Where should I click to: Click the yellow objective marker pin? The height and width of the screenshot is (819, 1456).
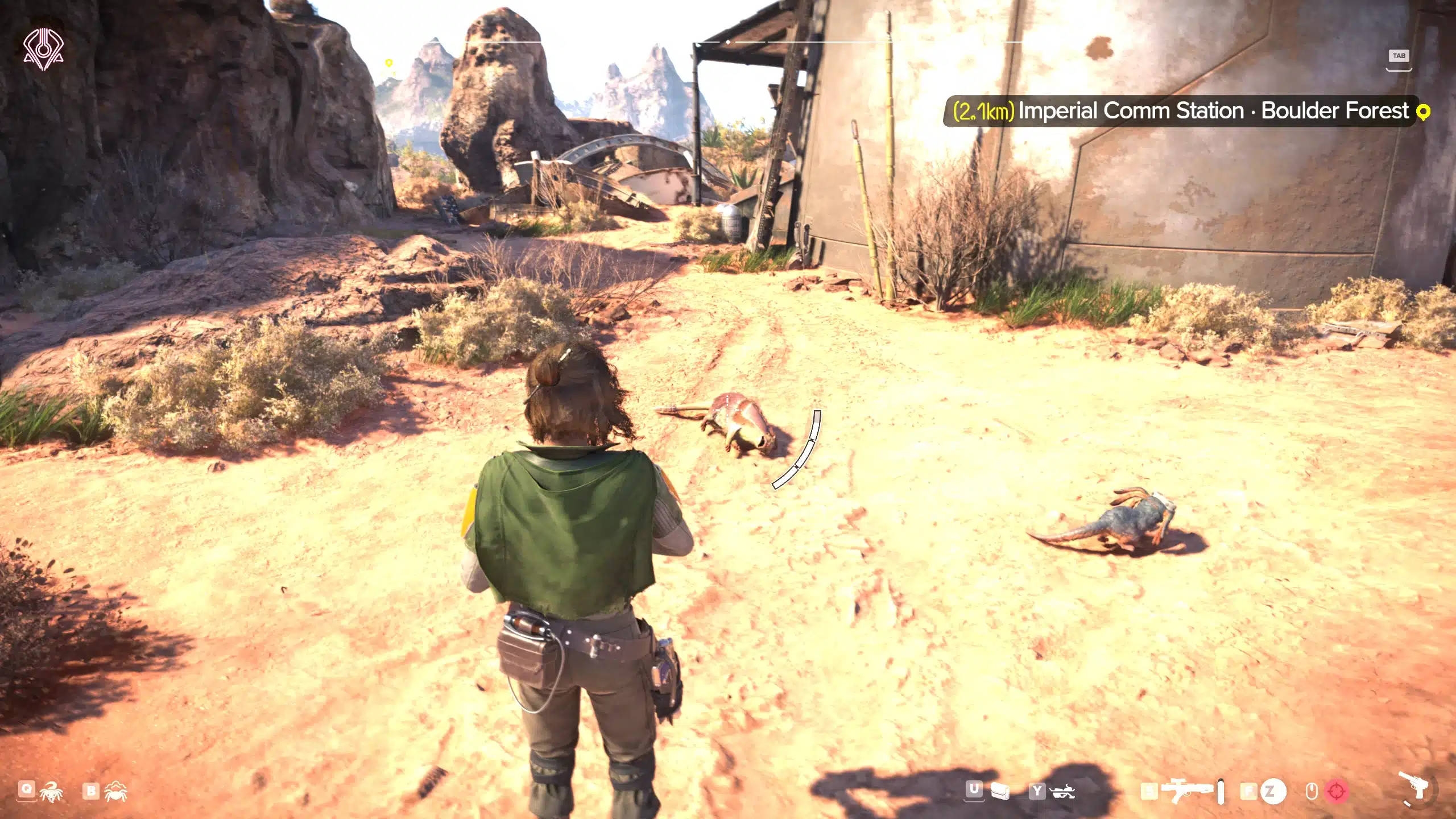tap(1423, 112)
